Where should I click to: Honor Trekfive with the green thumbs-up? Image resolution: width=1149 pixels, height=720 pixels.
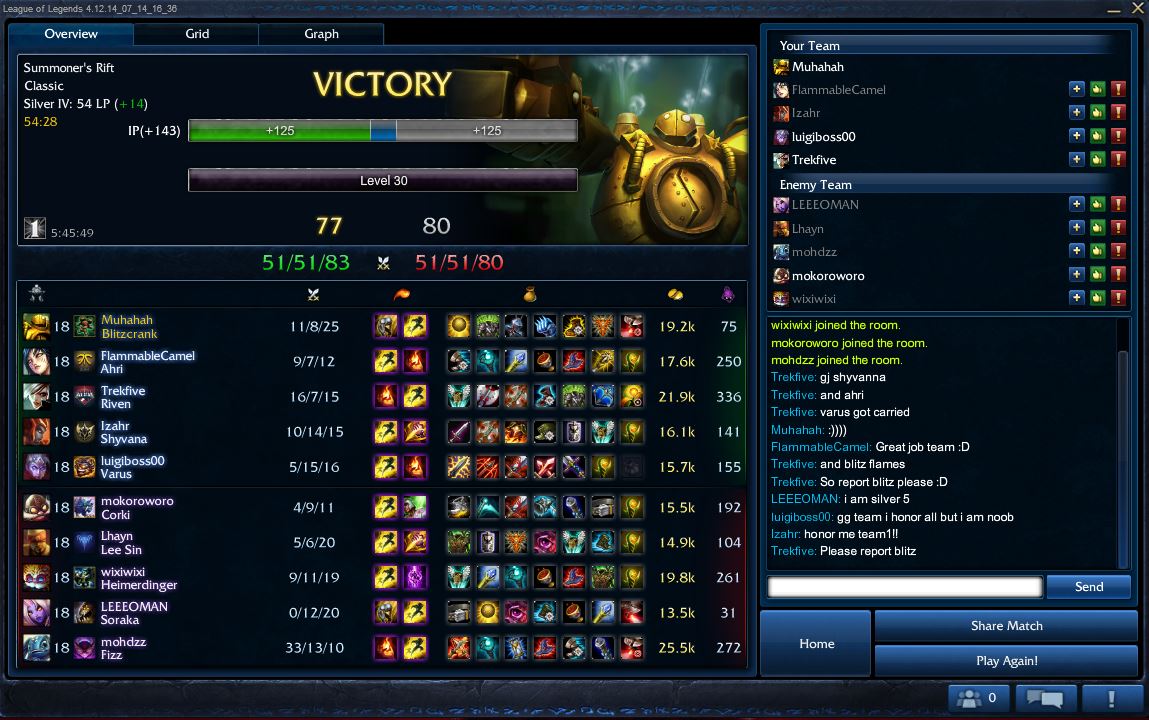(x=1097, y=160)
